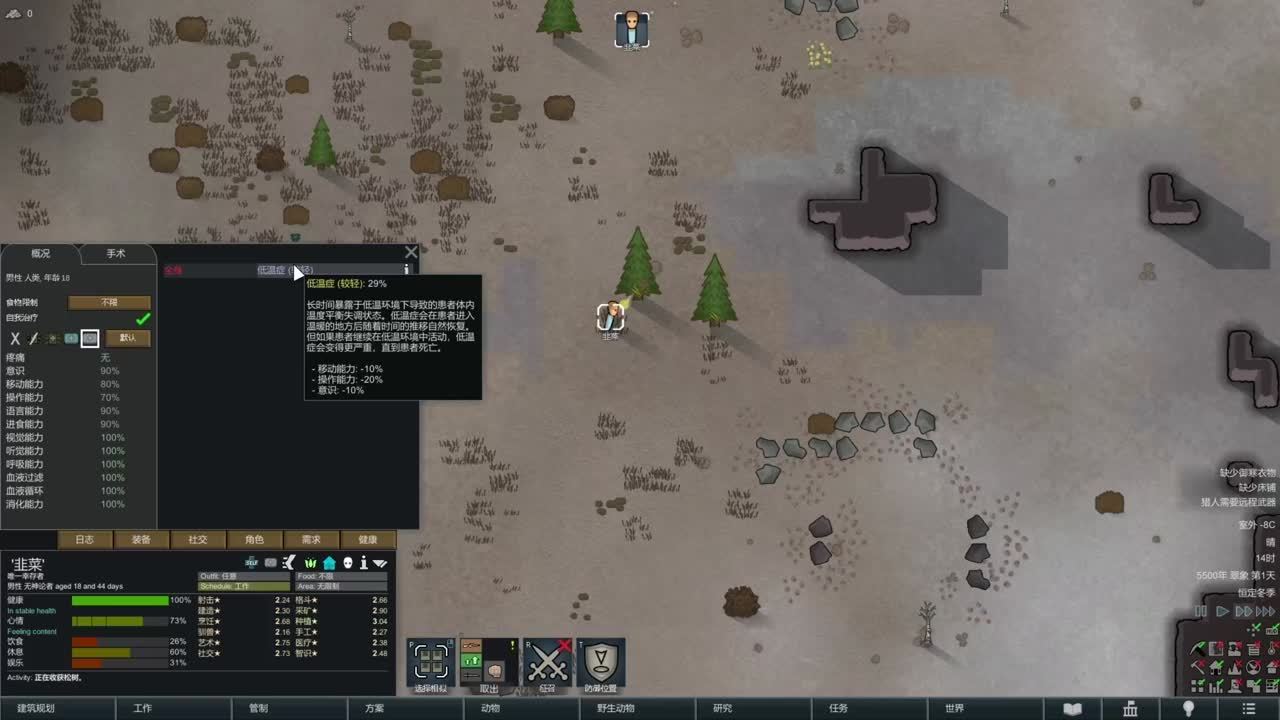Open the three-line main menu button
This screenshot has width=1280, height=720.
pos(1248,708)
